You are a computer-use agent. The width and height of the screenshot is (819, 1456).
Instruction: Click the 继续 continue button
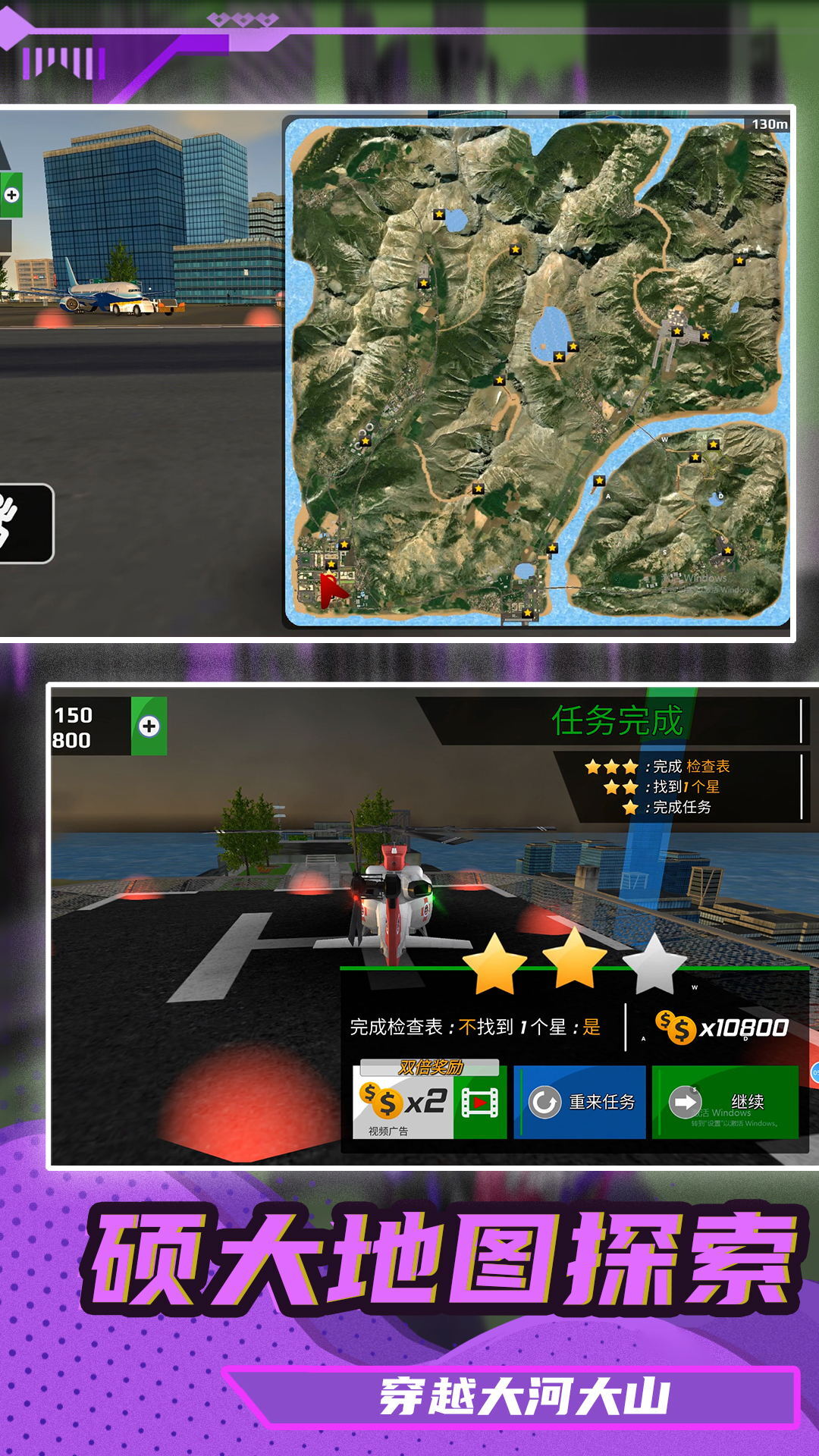(x=725, y=1102)
